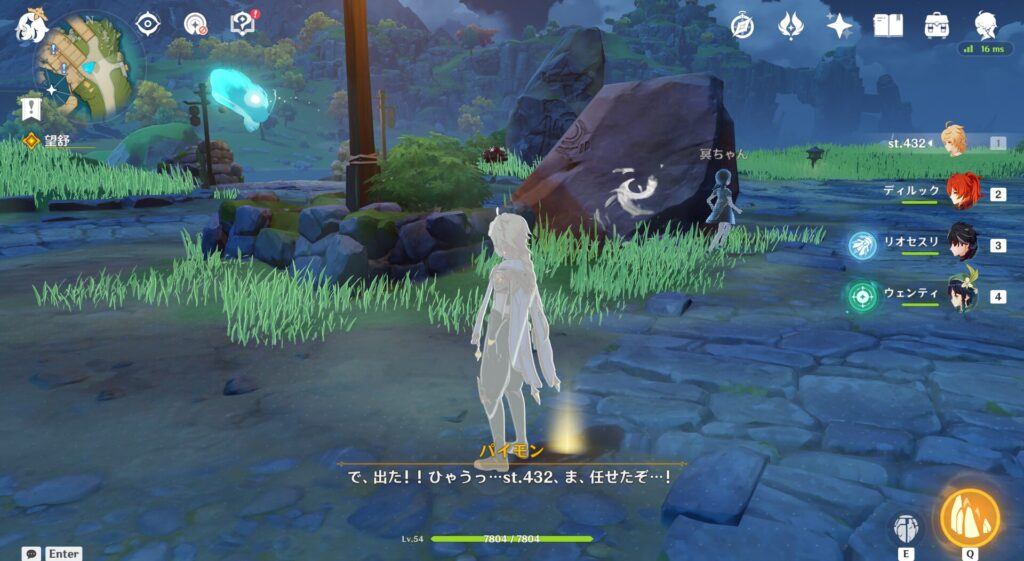The image size is (1024, 561).
Task: Open the four-point star wish icon
Action: 840,26
